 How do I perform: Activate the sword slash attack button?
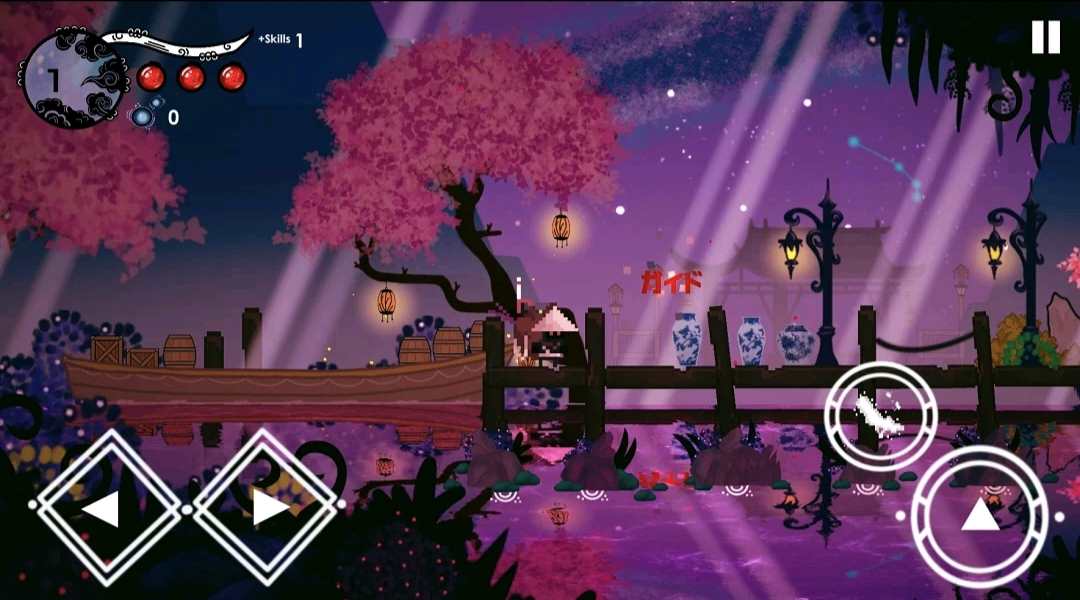pyautogui.click(x=880, y=415)
